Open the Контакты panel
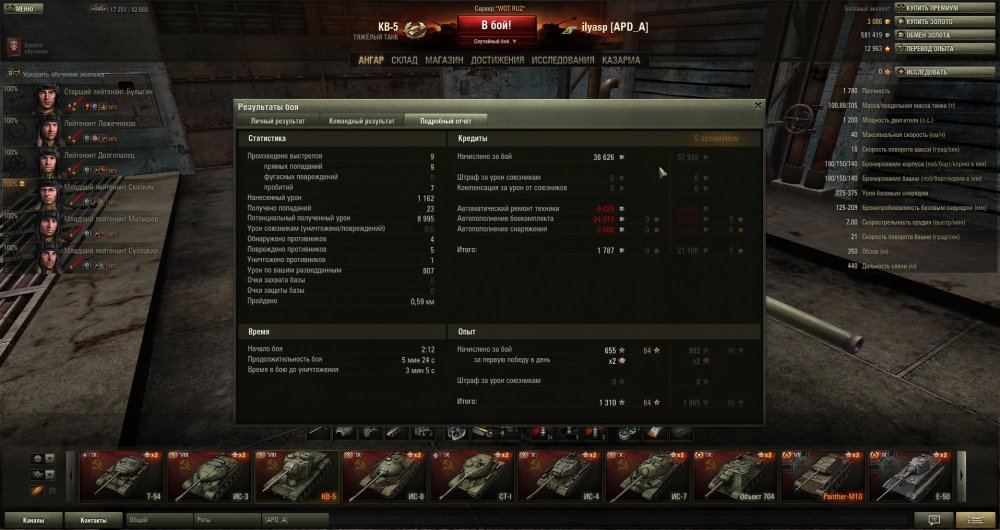Image resolution: width=1000 pixels, height=530 pixels. point(93,520)
